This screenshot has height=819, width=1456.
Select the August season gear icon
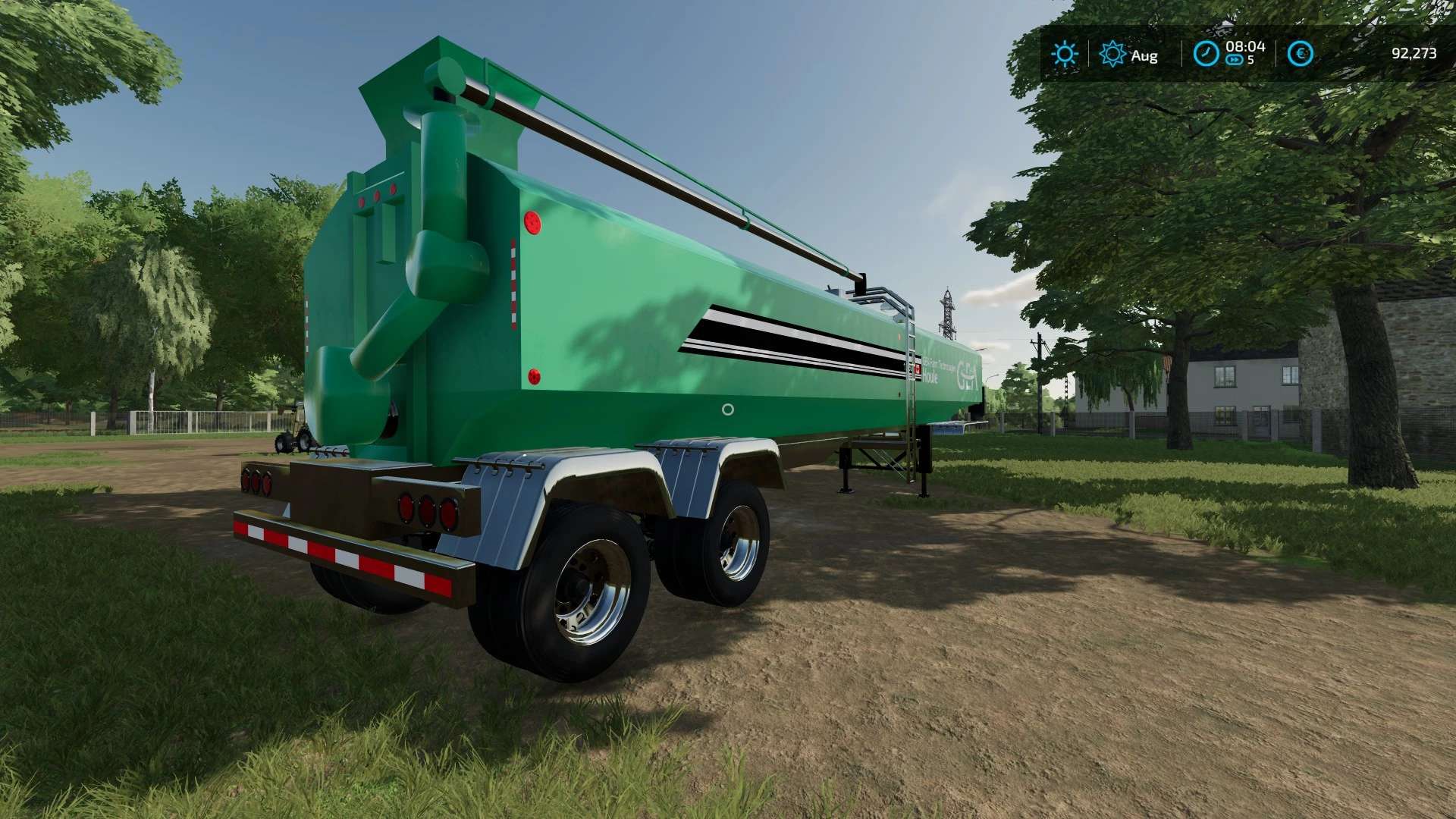[x=1112, y=54]
